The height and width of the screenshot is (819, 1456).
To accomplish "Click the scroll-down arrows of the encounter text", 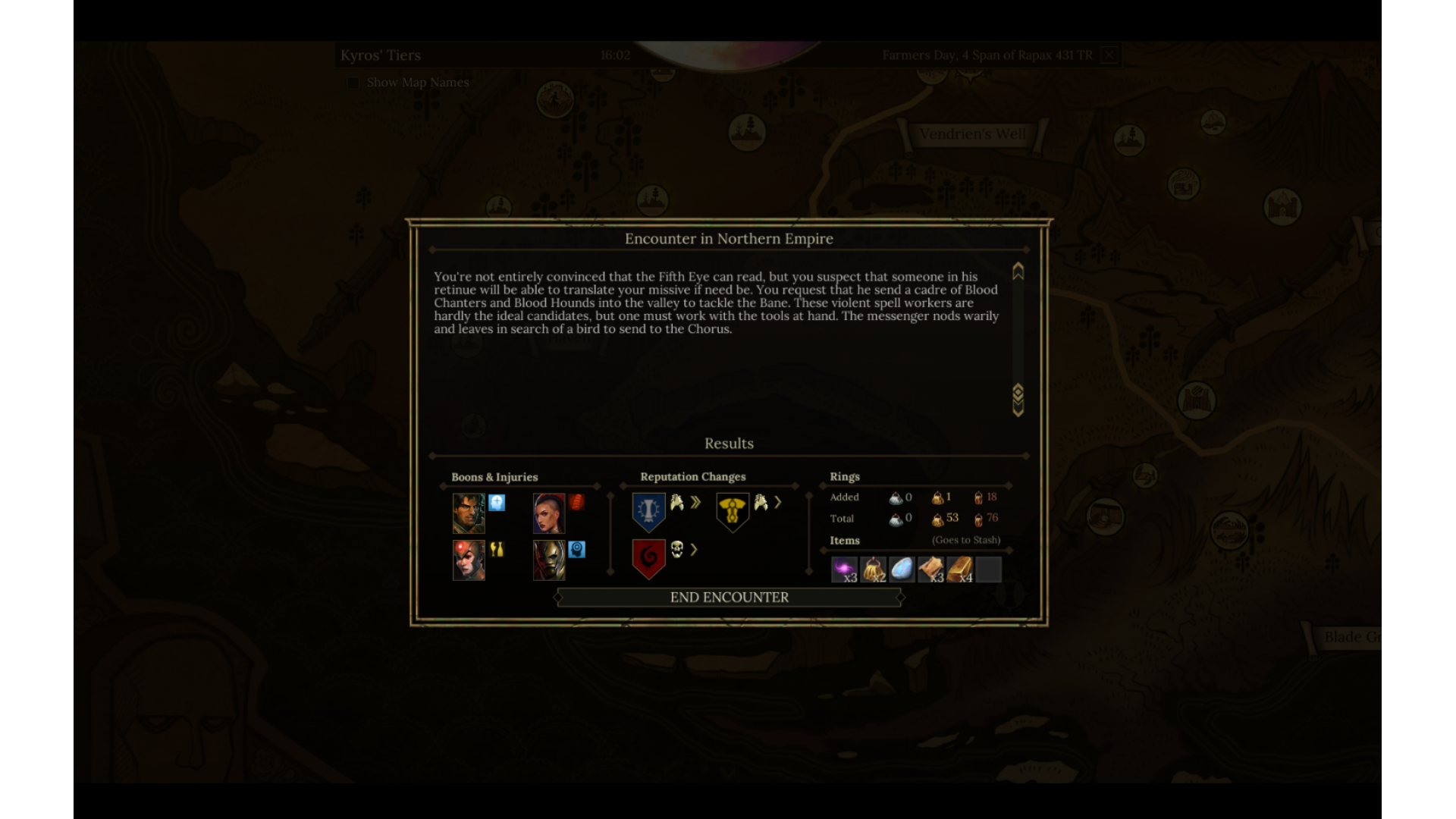I will [x=1018, y=400].
